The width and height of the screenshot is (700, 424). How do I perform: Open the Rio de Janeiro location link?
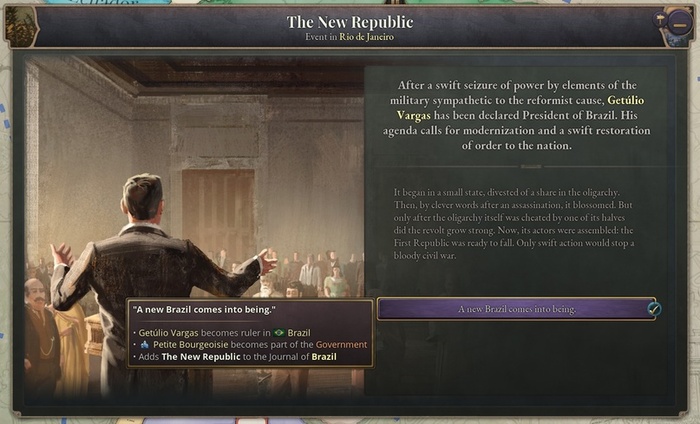click(x=366, y=37)
